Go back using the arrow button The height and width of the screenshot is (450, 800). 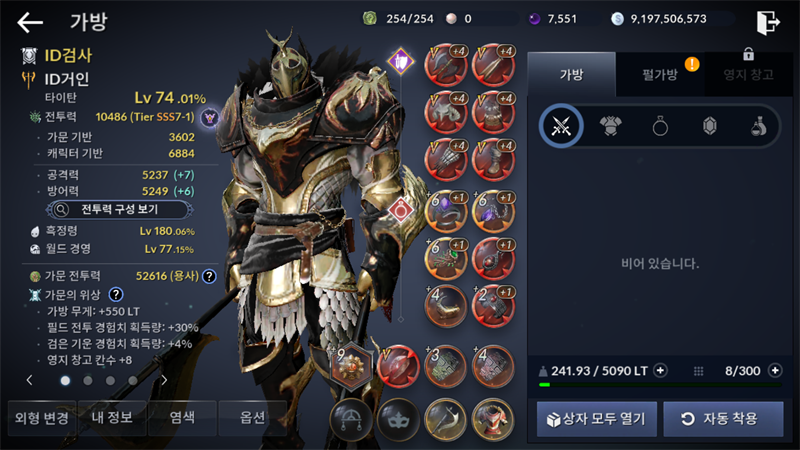[x=30, y=22]
